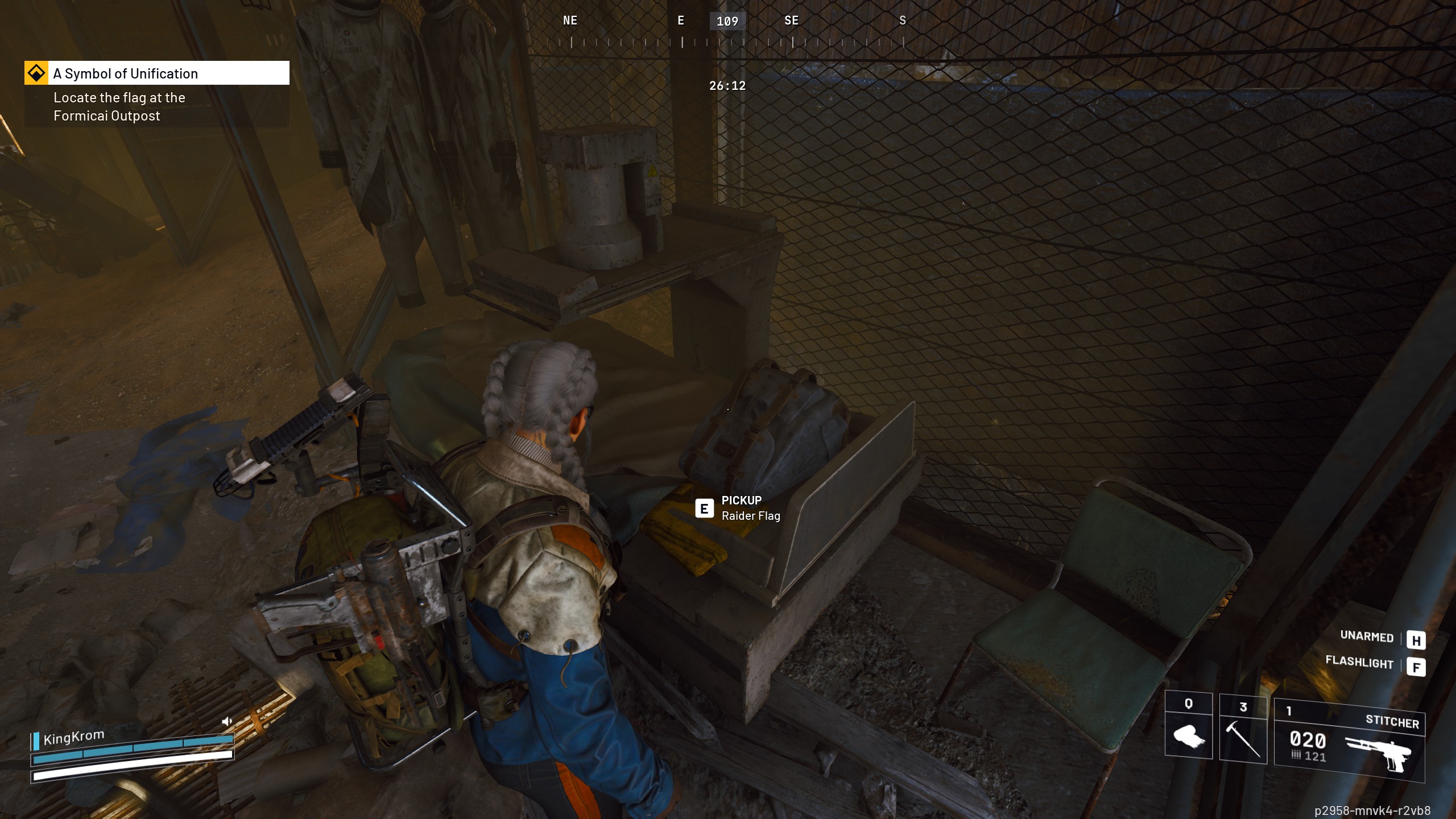The image size is (1456, 819).
Task: Click the compass heading bar
Action: 727,31
